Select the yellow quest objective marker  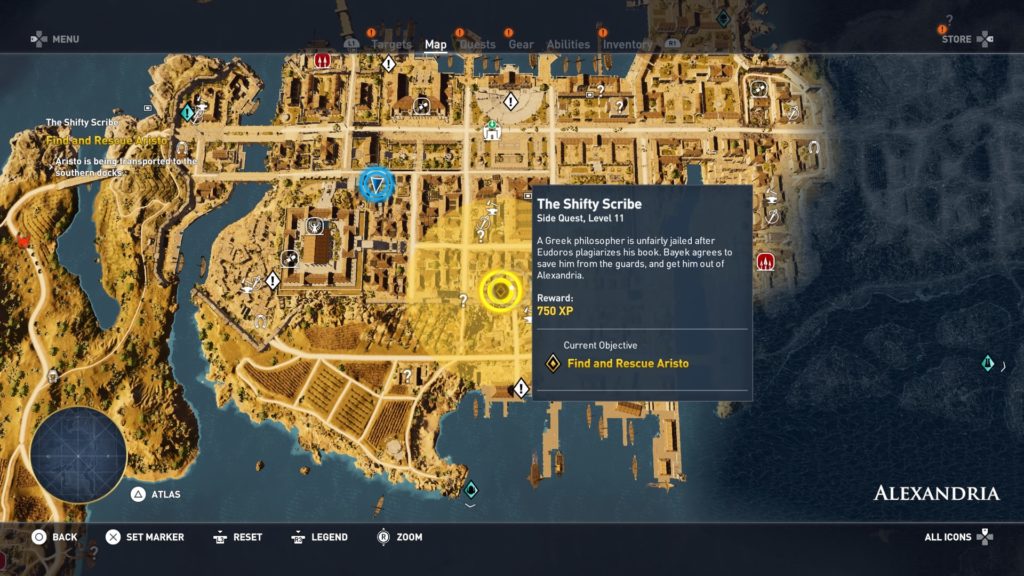[501, 291]
